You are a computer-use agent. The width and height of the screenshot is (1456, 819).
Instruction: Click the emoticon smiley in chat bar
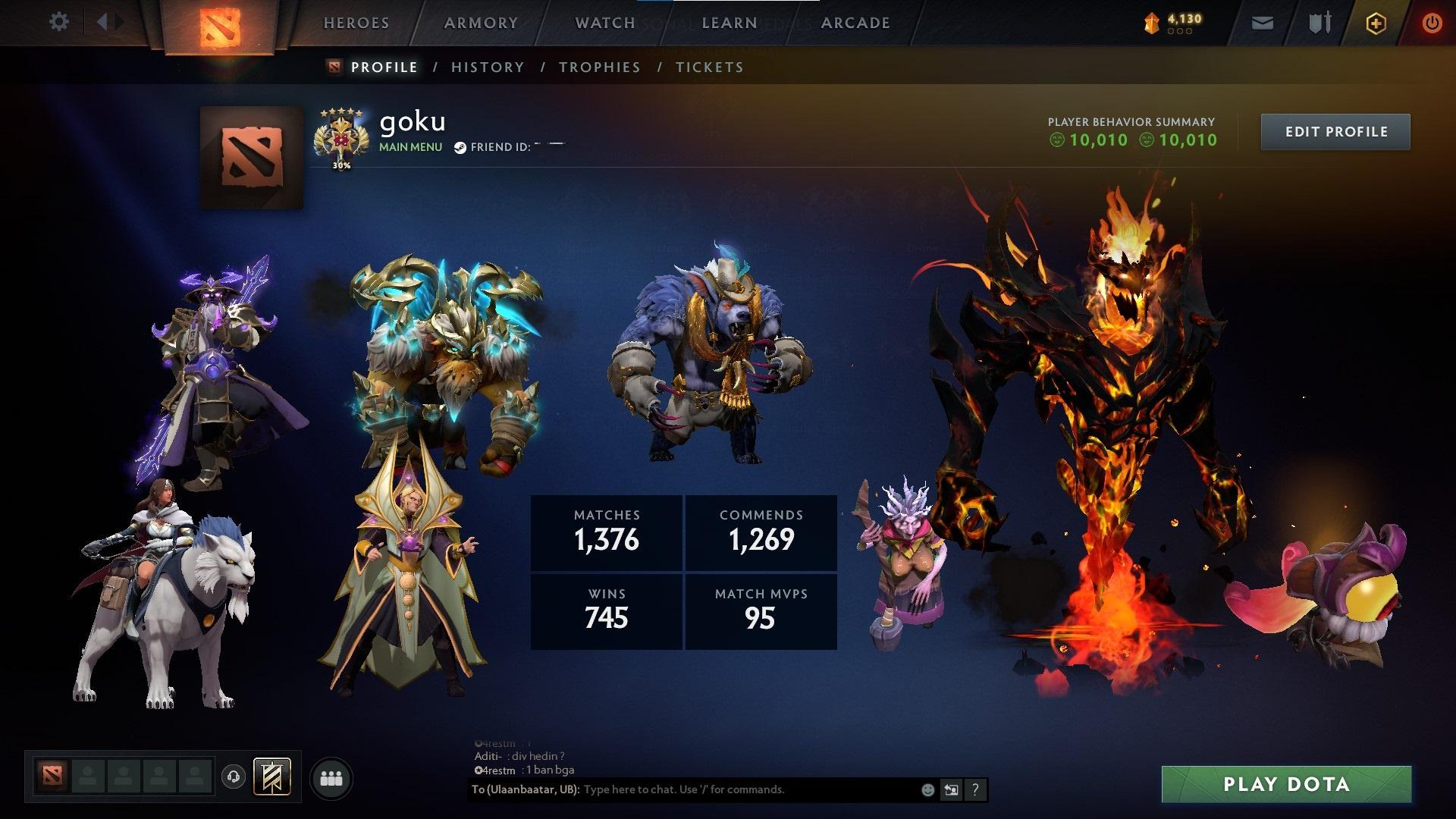927,789
